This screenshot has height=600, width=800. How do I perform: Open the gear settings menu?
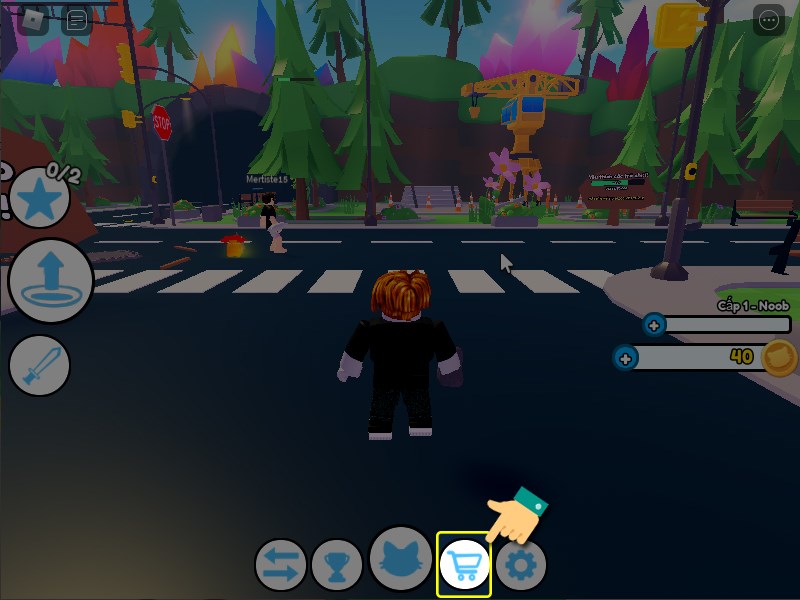point(522,566)
